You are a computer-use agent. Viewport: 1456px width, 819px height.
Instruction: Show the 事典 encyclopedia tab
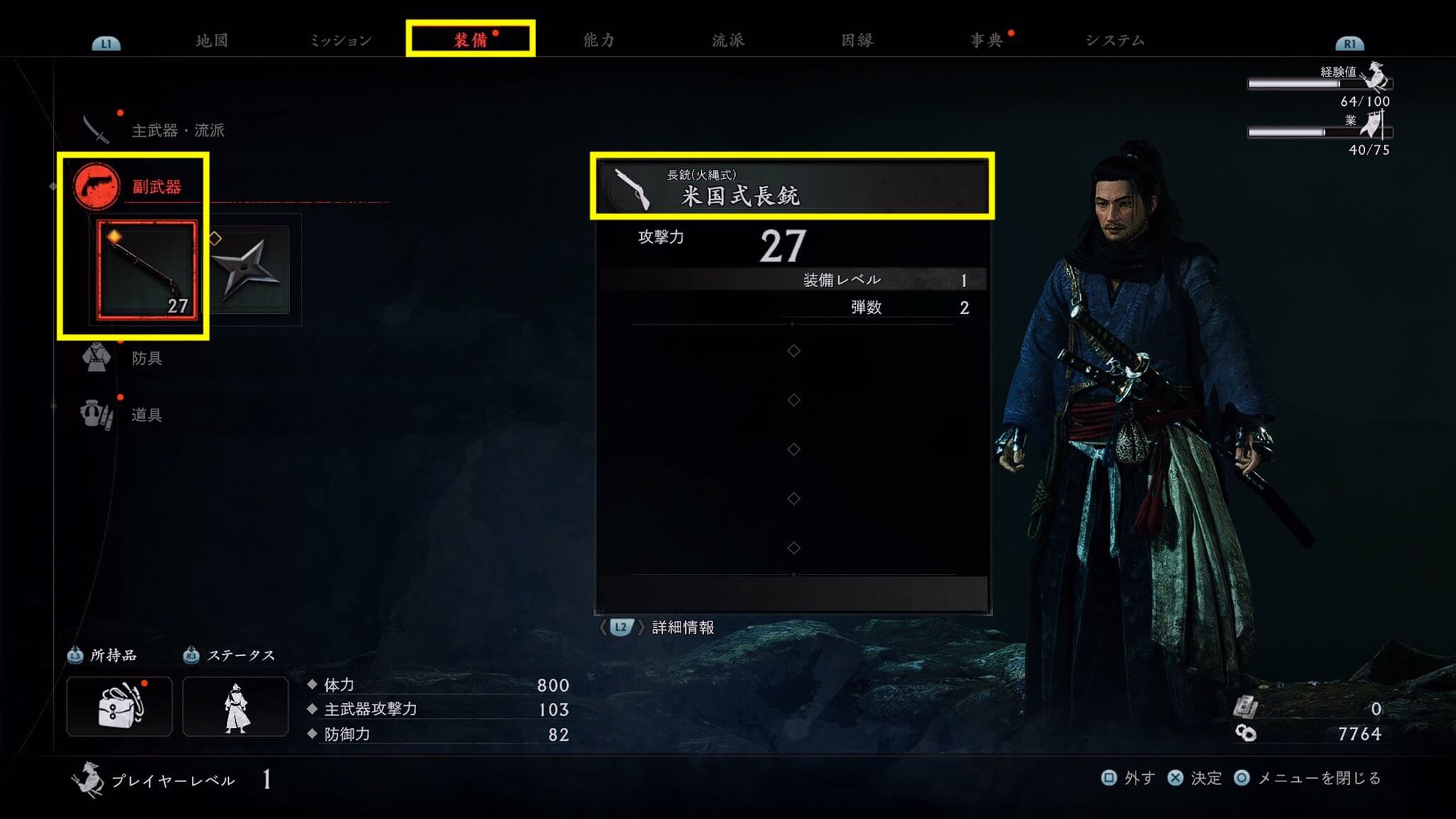coord(986,41)
